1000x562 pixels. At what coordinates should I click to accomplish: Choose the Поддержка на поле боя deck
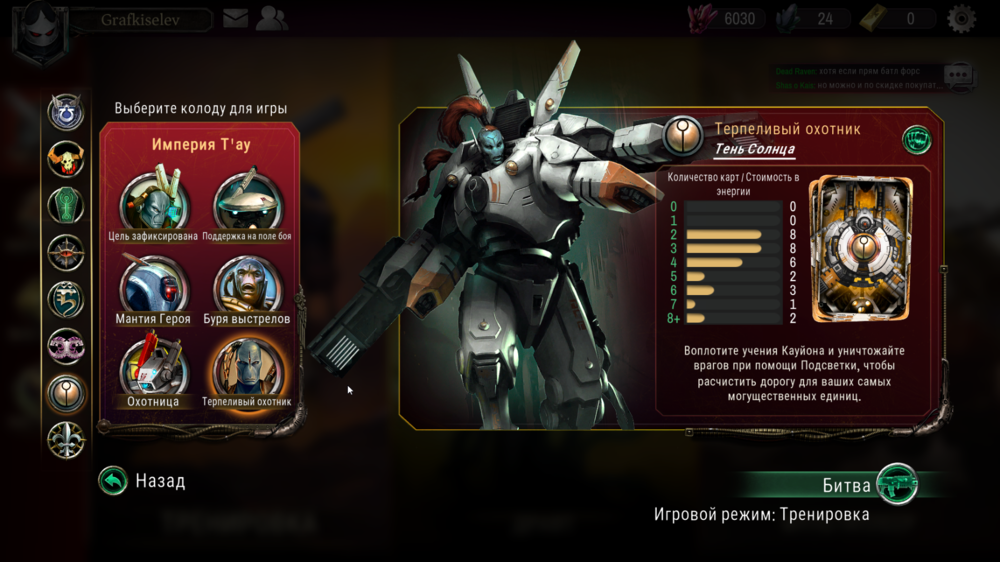(x=247, y=202)
